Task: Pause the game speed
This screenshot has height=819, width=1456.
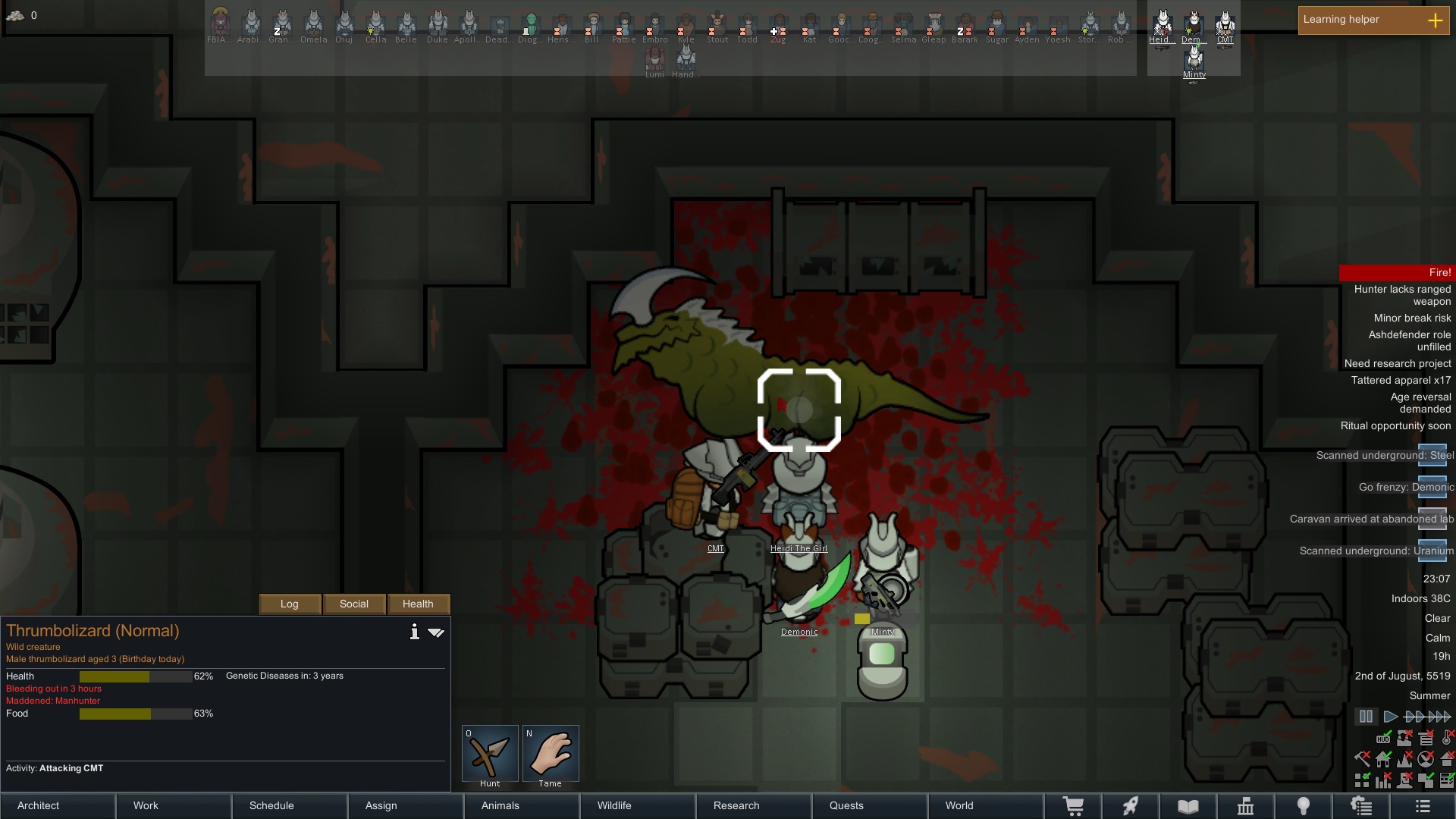Action: (1366, 716)
